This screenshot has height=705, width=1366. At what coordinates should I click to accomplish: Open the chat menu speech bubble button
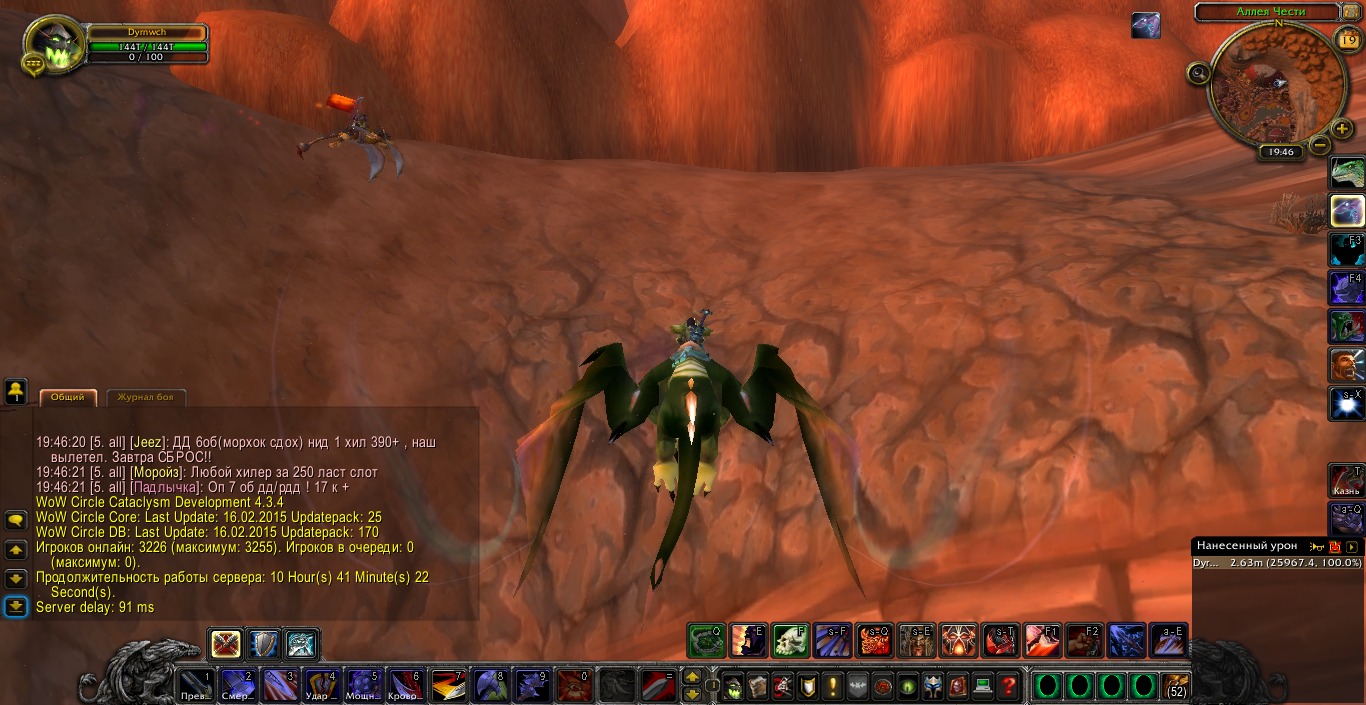click(15, 520)
